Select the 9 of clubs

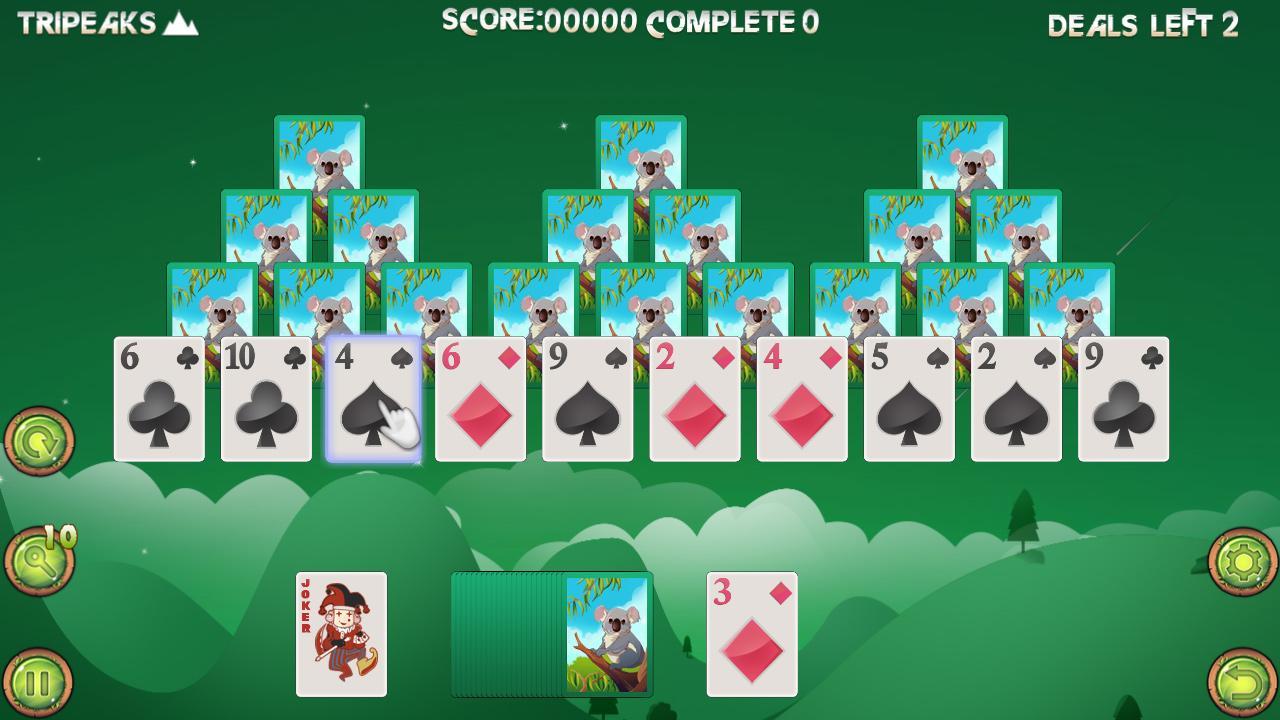(1122, 400)
